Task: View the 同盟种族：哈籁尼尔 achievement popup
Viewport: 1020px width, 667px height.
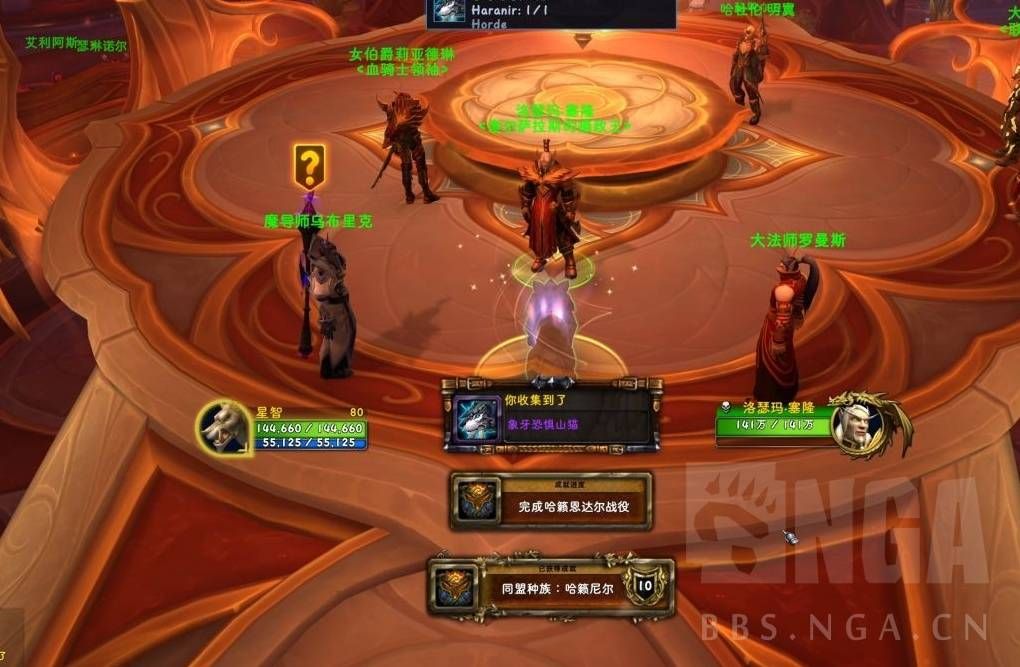Action: [x=551, y=587]
